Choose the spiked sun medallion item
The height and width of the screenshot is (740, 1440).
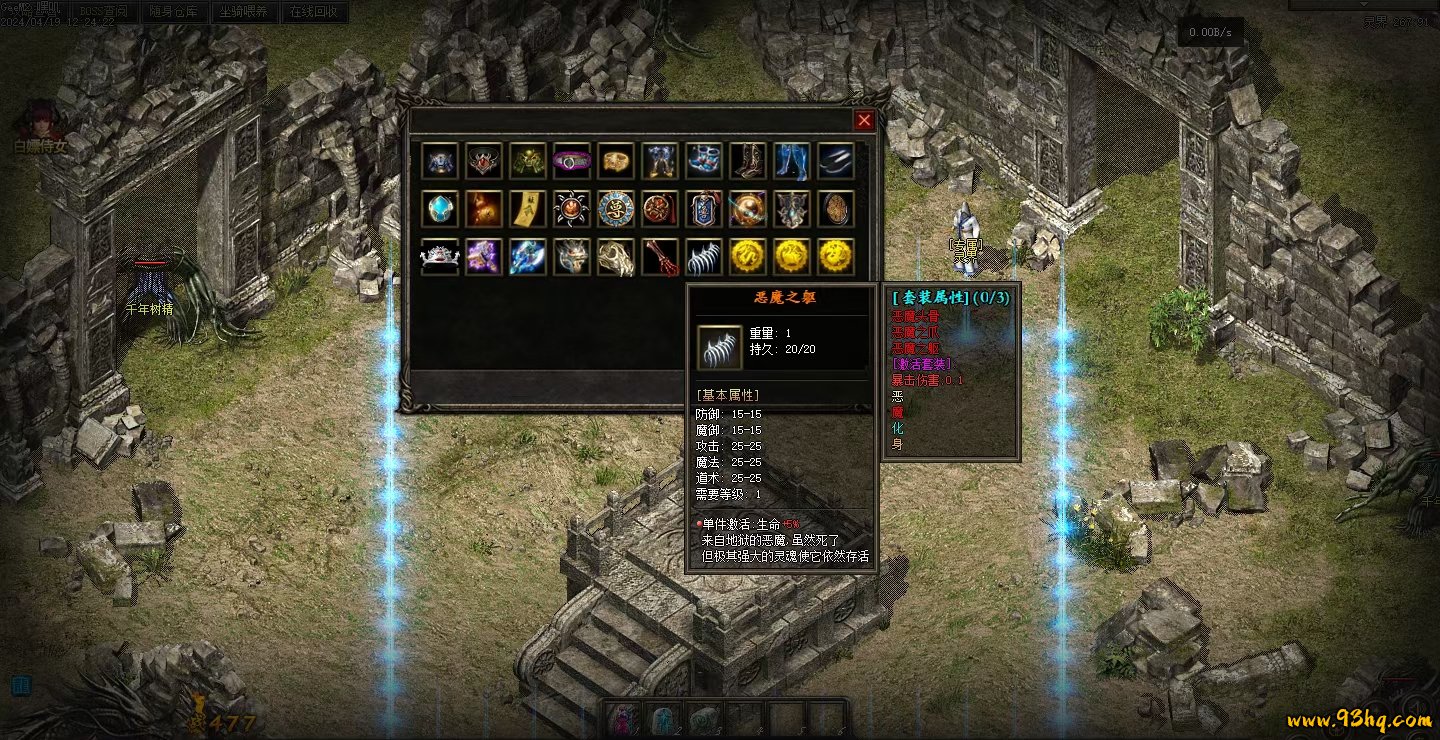coord(572,208)
